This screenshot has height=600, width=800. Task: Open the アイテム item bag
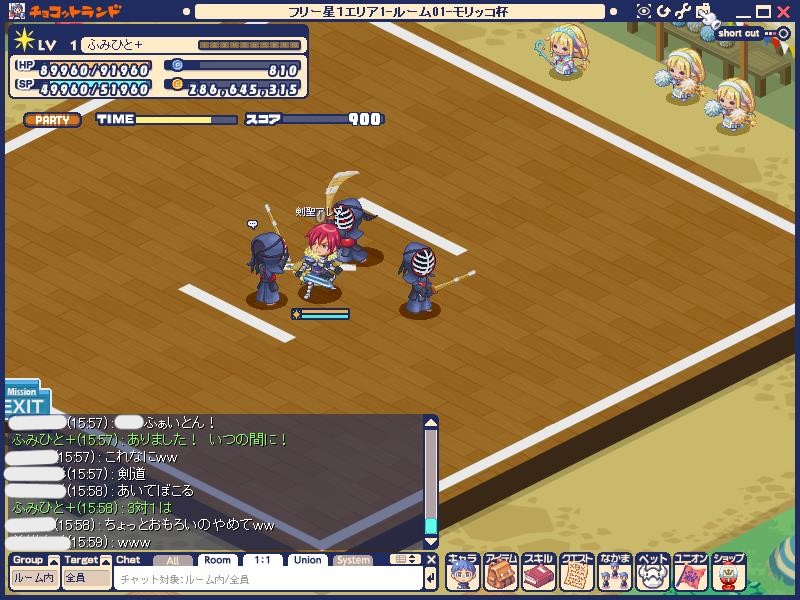[x=500, y=572]
